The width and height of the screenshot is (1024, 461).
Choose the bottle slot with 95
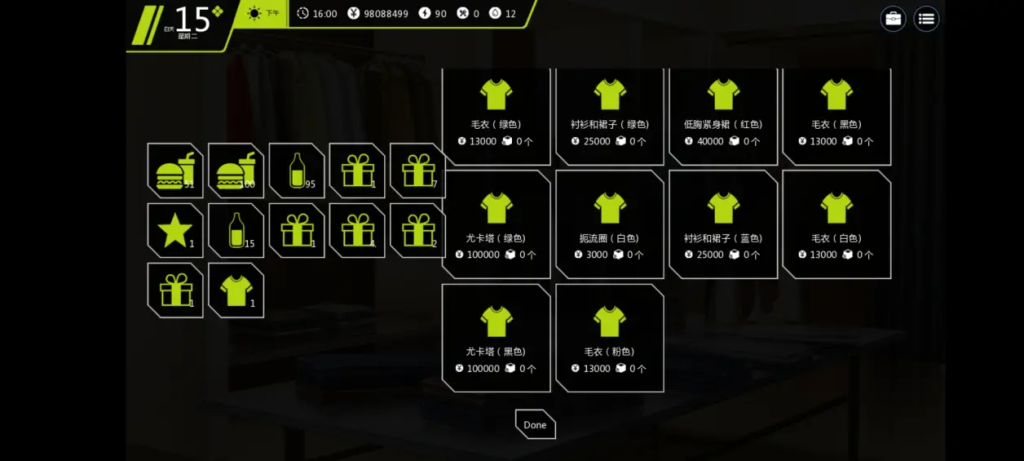click(296, 171)
